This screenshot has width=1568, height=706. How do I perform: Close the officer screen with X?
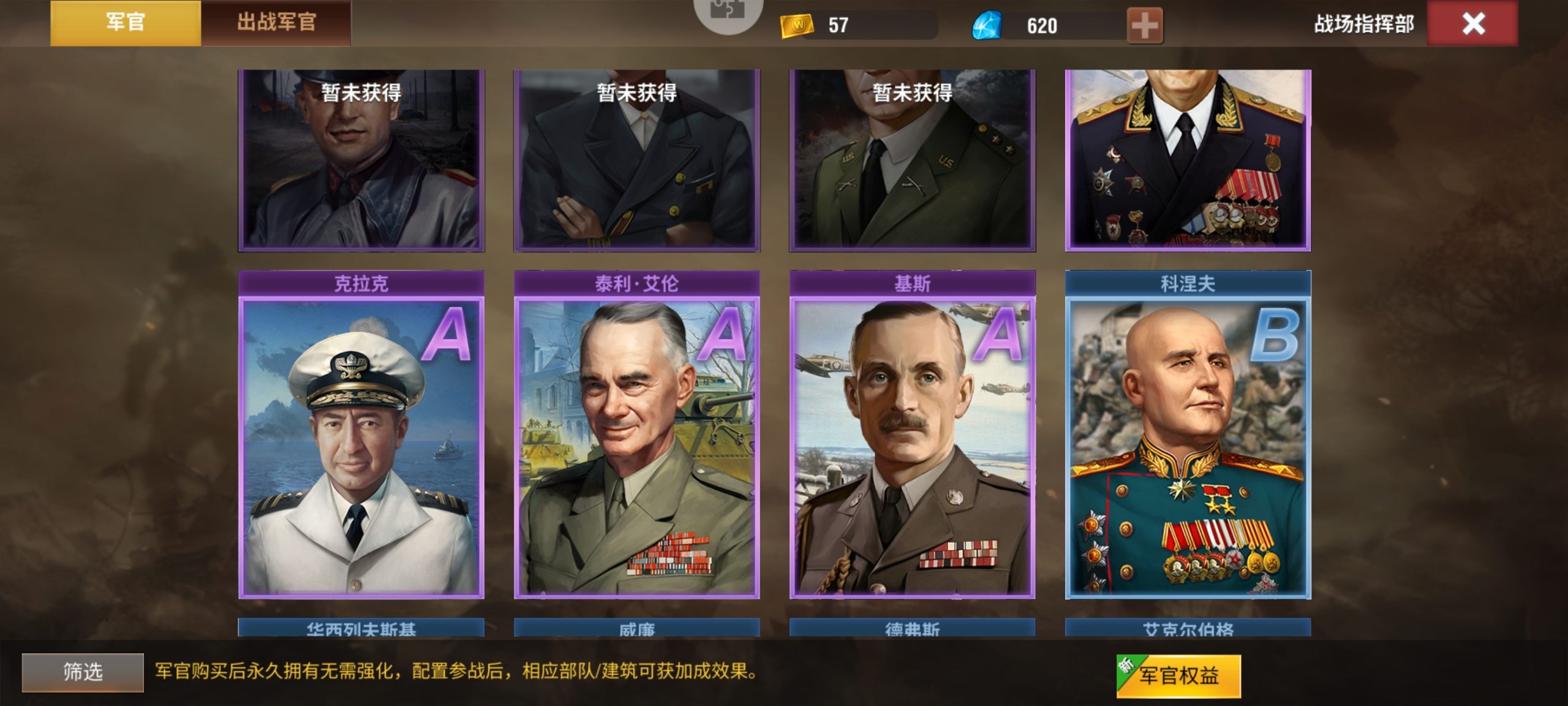[1472, 24]
